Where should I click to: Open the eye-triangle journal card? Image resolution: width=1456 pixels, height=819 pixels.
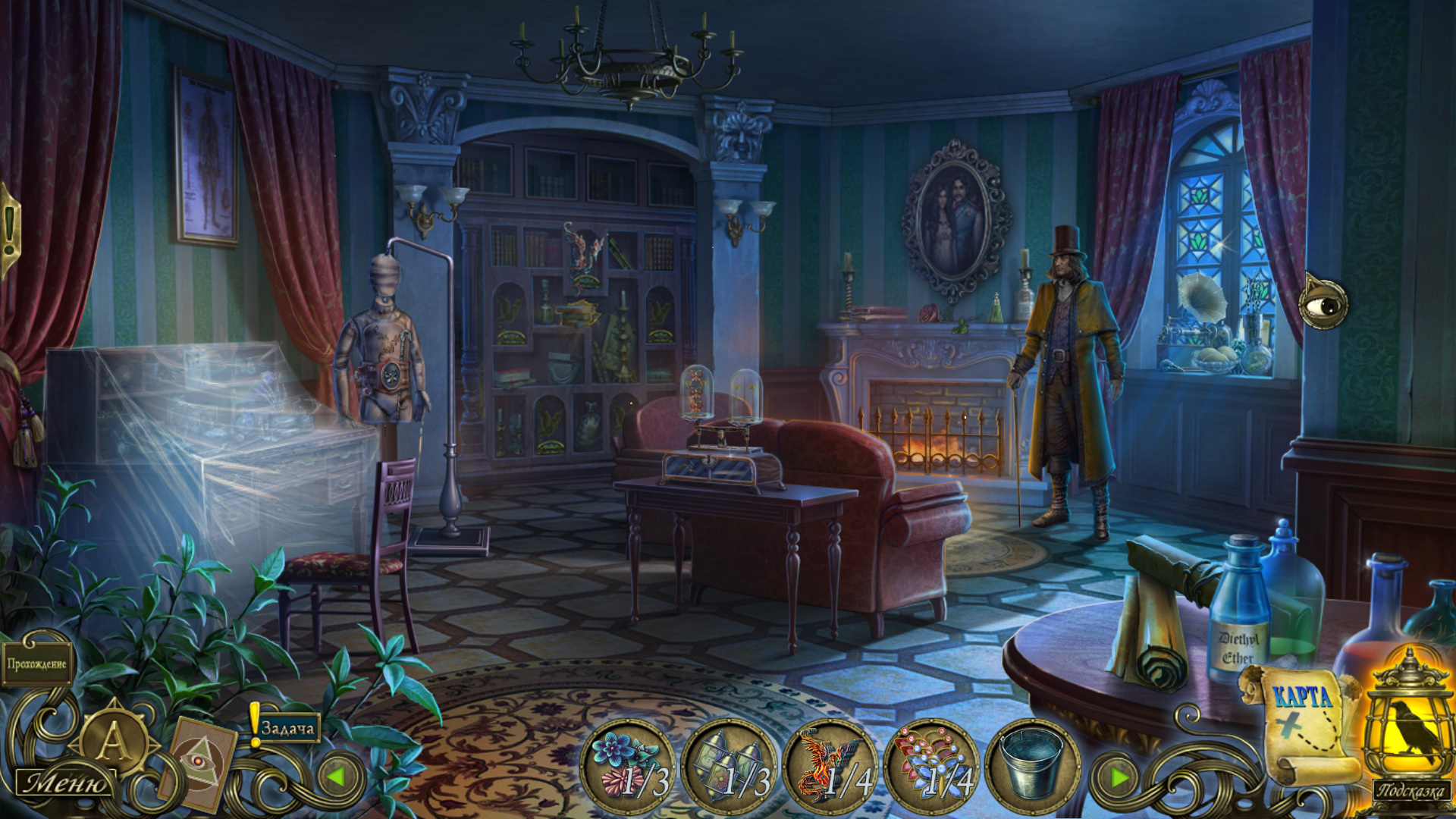pyautogui.click(x=199, y=762)
